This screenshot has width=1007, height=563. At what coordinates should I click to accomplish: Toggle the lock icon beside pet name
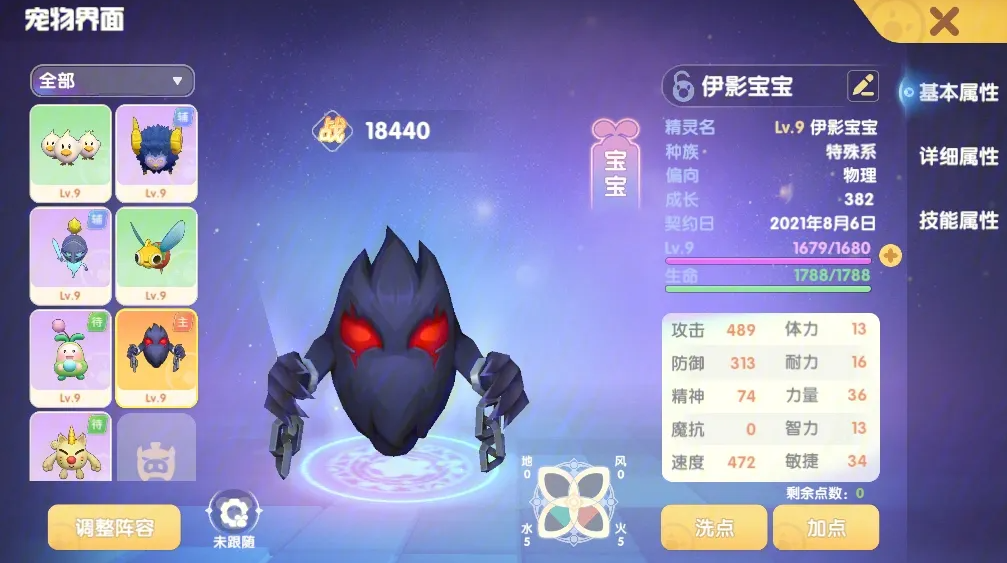[x=683, y=87]
